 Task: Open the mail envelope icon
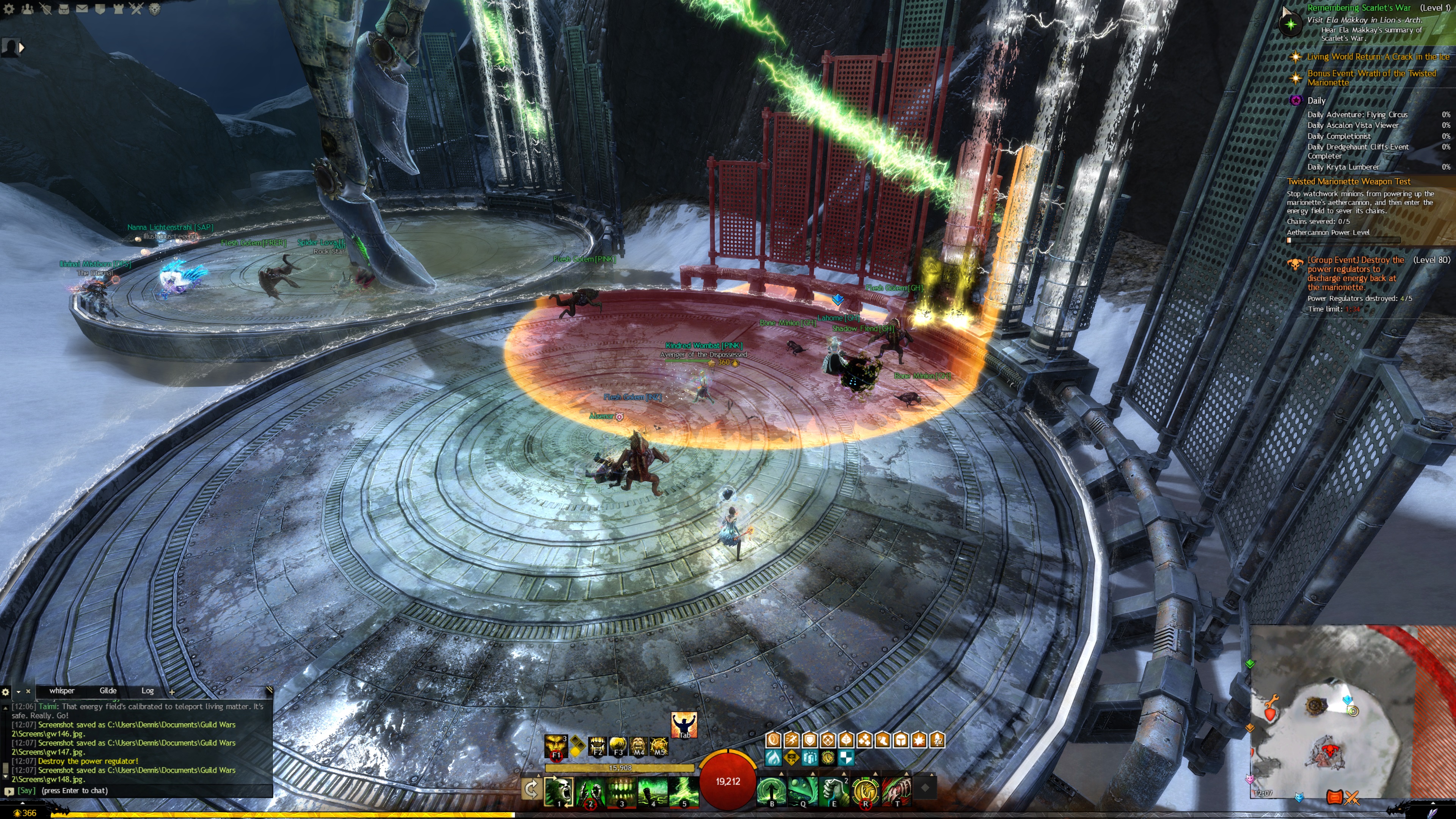82,9
